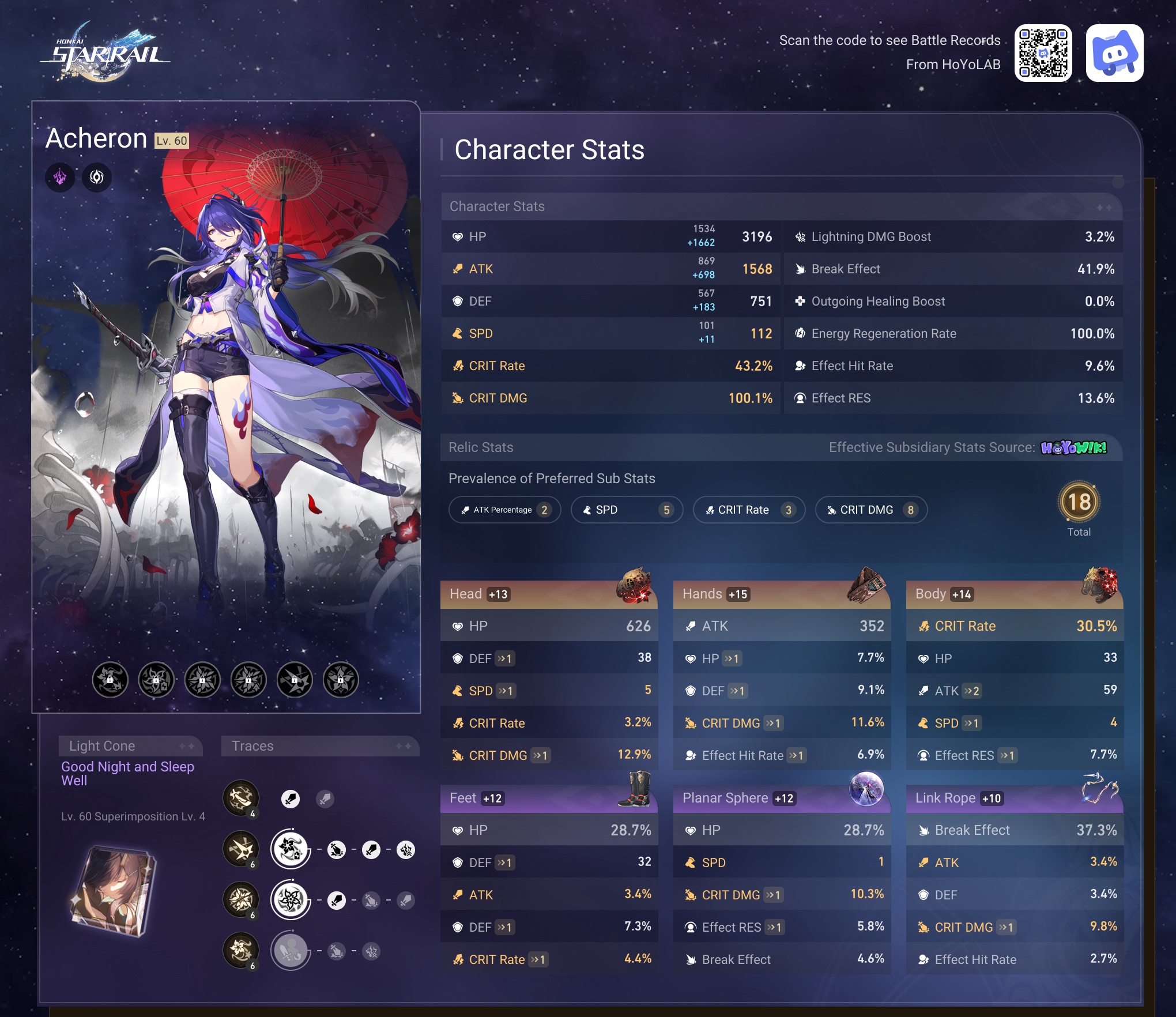The height and width of the screenshot is (1017, 1176).
Task: Select the Traces section header
Action: pyautogui.click(x=321, y=745)
